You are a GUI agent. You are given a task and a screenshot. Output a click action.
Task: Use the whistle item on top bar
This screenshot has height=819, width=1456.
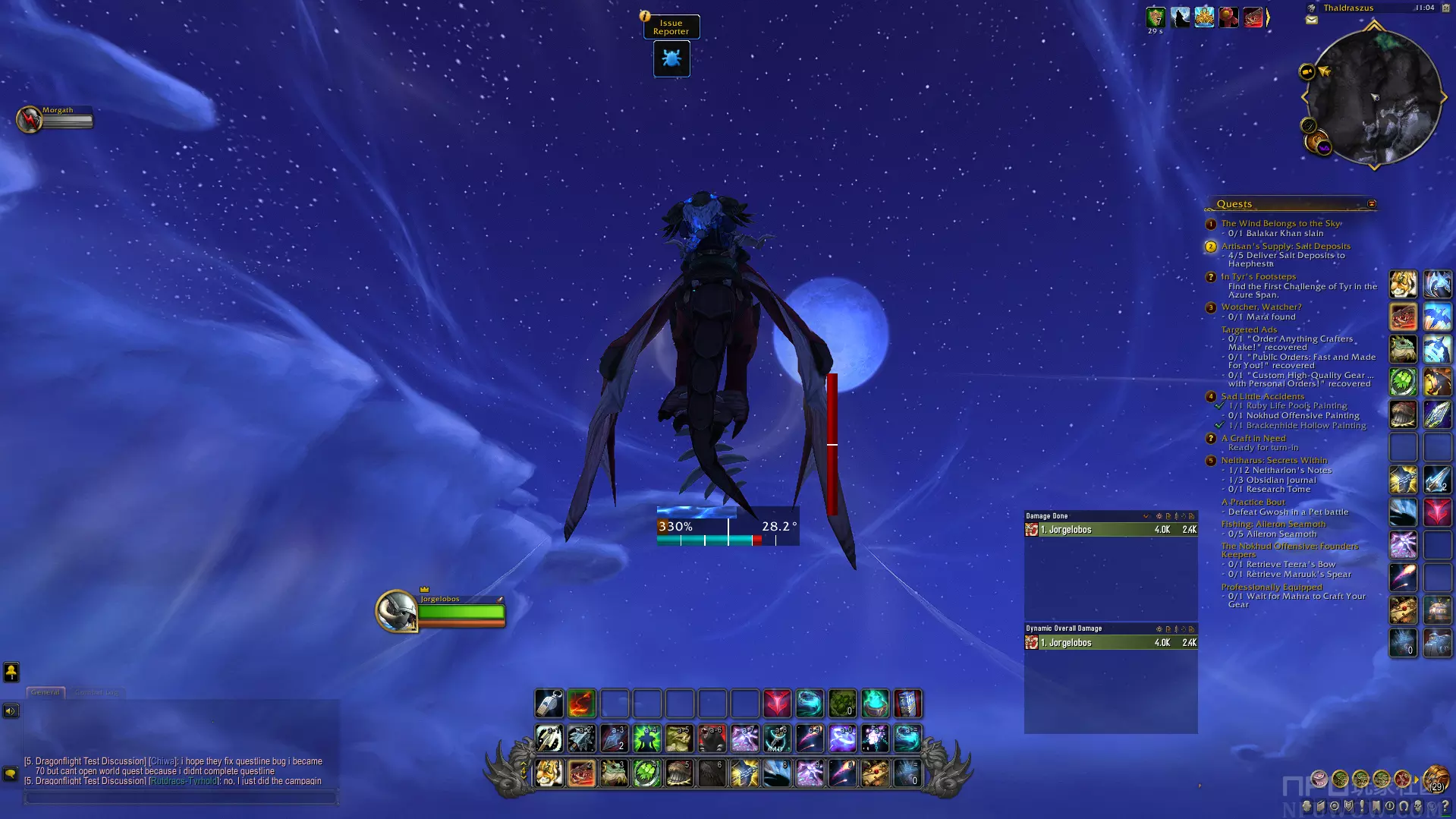coord(549,704)
